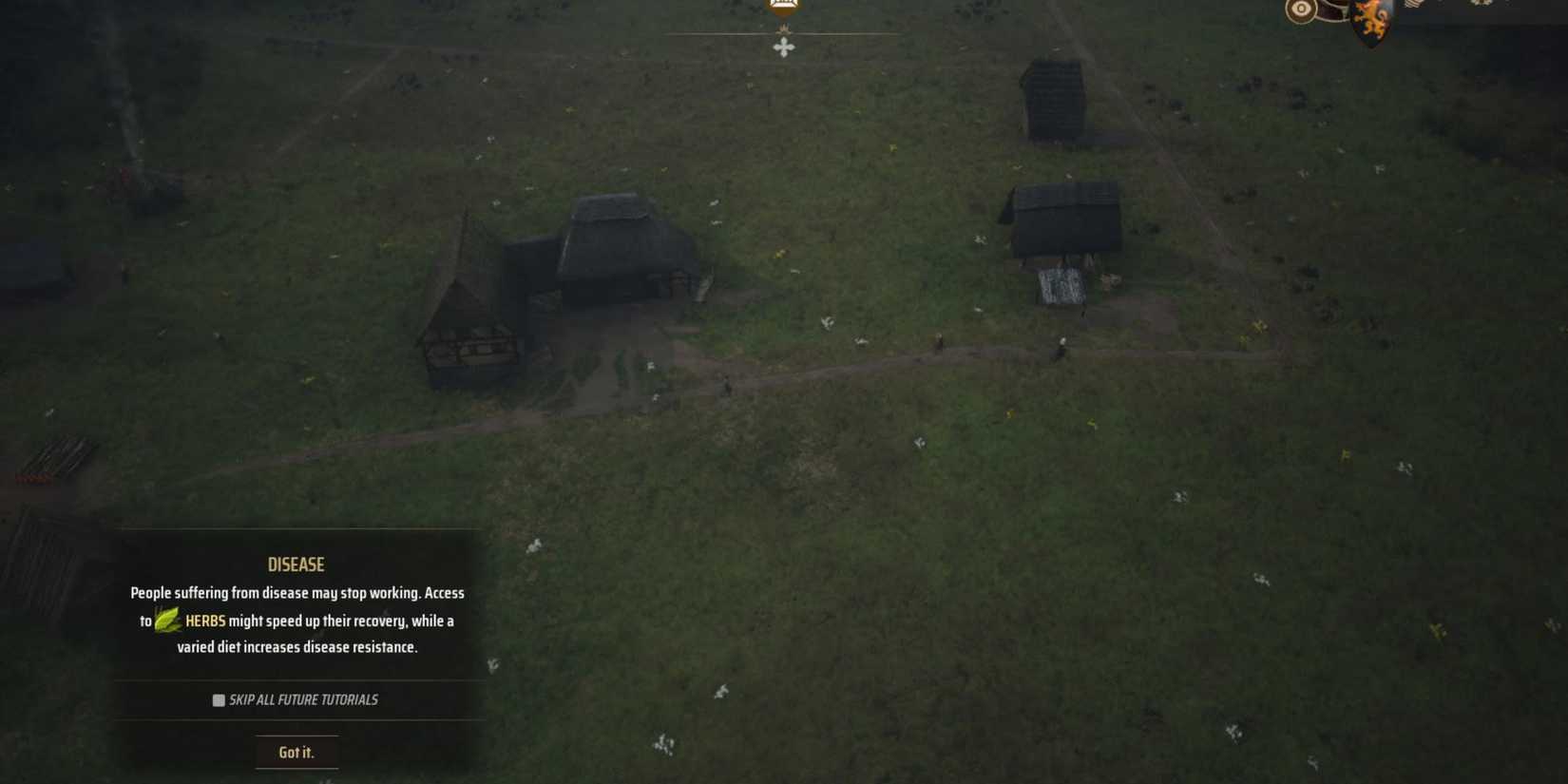Click the herbs leaf icon in the tutorial popup
Image resolution: width=1568 pixels, height=784 pixels.
[x=168, y=620]
